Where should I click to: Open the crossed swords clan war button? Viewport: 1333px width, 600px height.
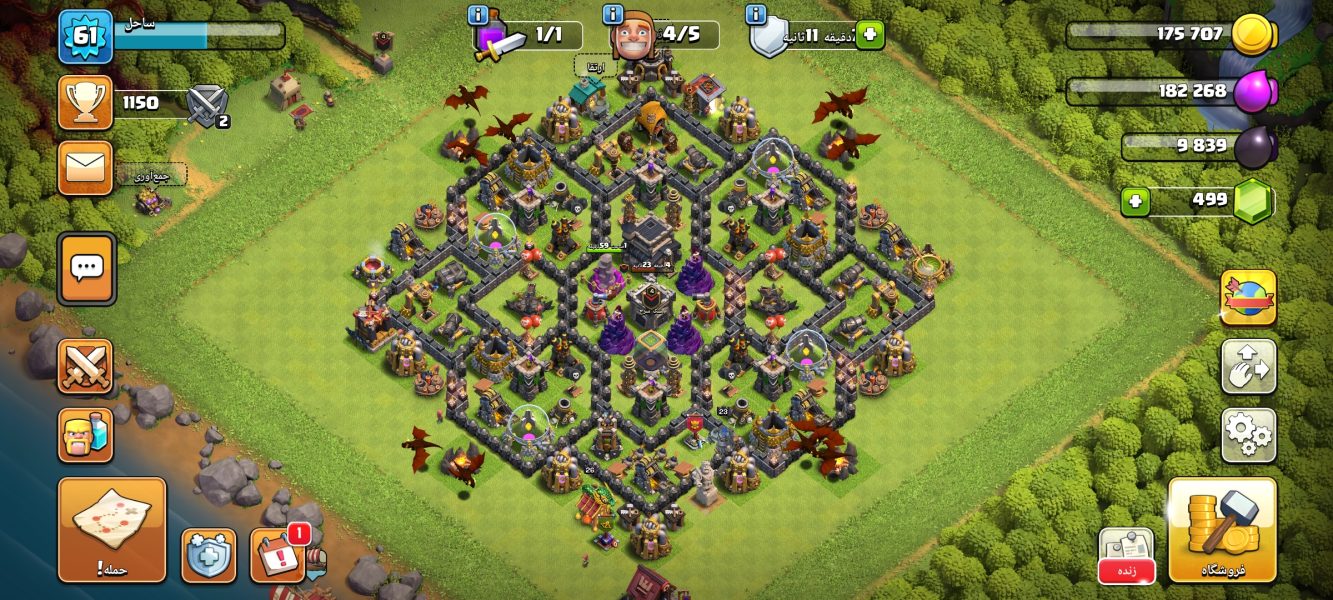click(x=85, y=366)
